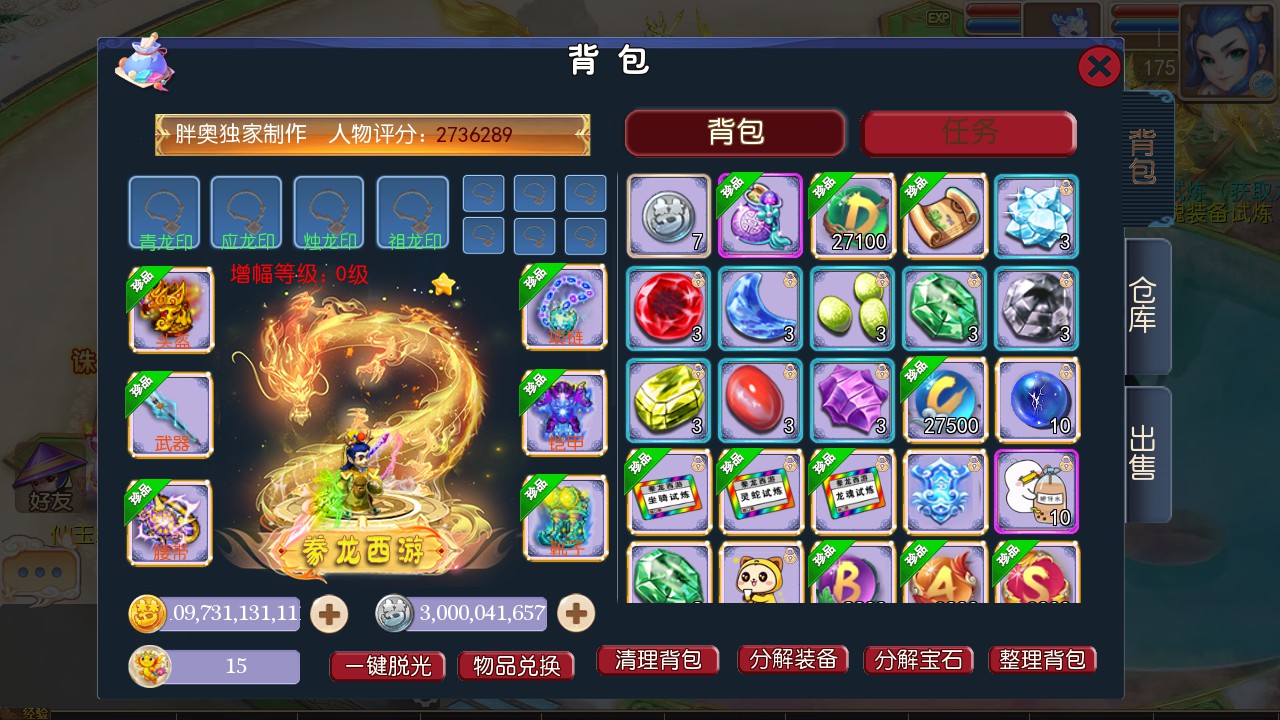Click the 铠甲 armor equipment slot

pyautogui.click(x=565, y=413)
